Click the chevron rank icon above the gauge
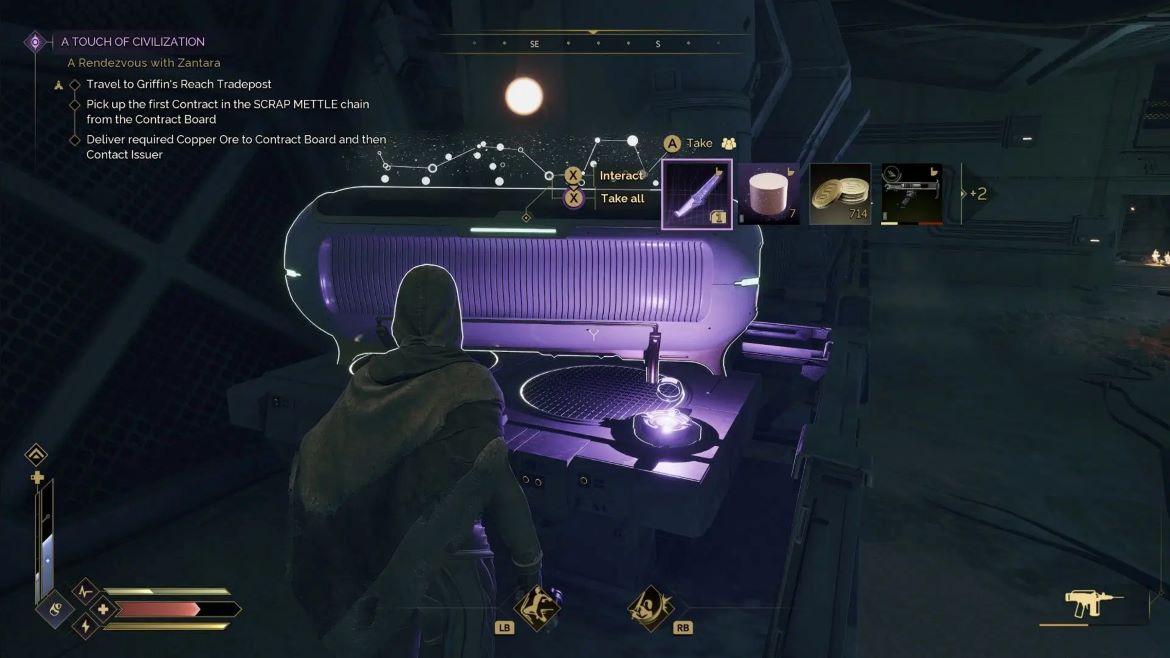The height and width of the screenshot is (658, 1170). pos(37,455)
